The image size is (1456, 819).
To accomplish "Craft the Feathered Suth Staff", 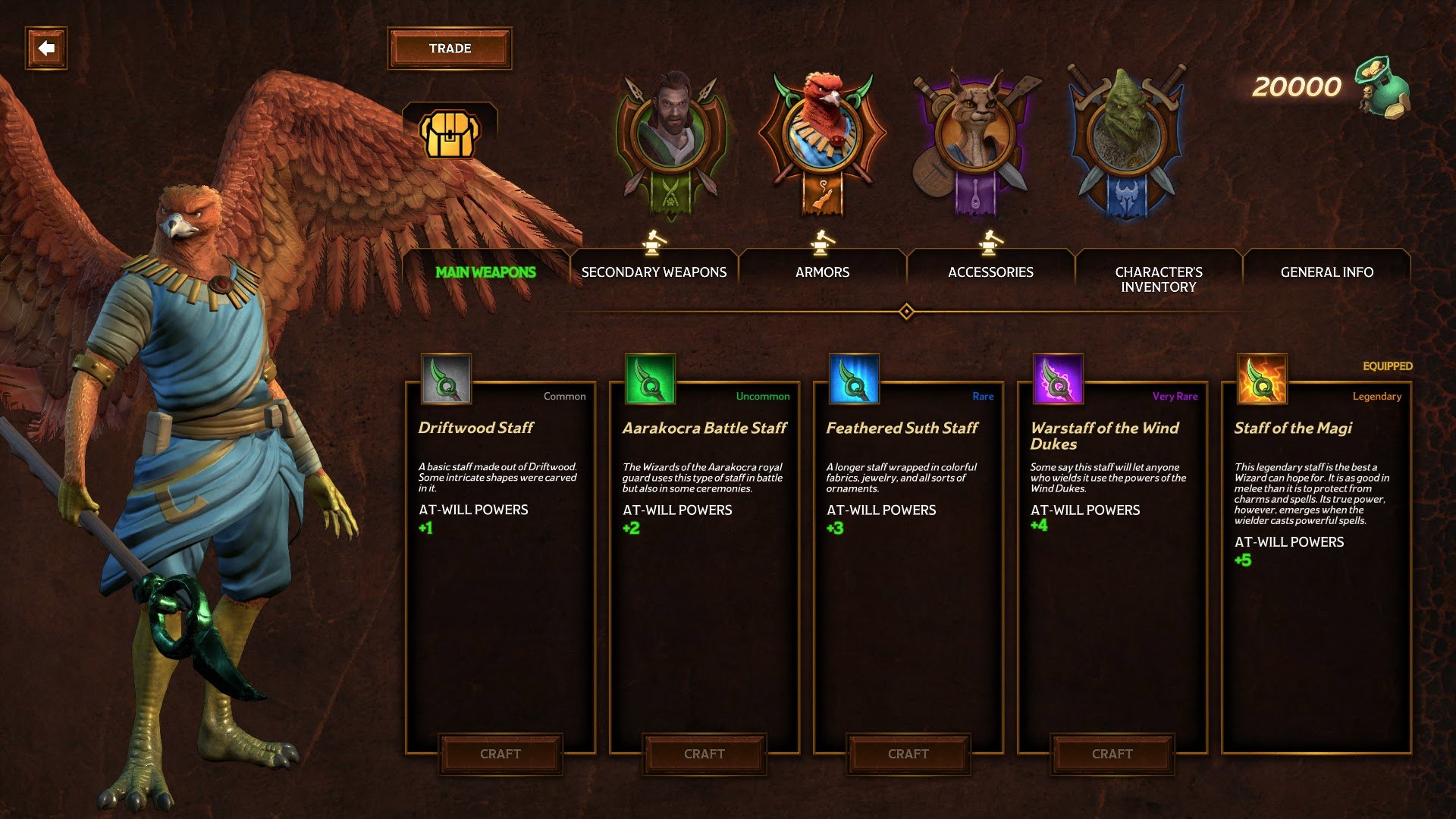I will pyautogui.click(x=908, y=754).
